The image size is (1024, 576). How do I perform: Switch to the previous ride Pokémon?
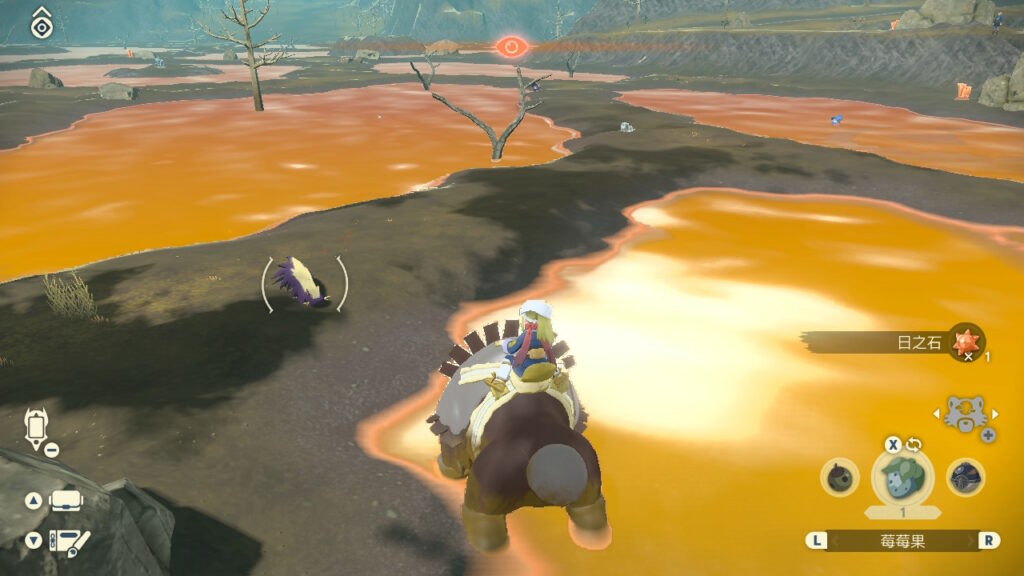pyautogui.click(x=934, y=413)
